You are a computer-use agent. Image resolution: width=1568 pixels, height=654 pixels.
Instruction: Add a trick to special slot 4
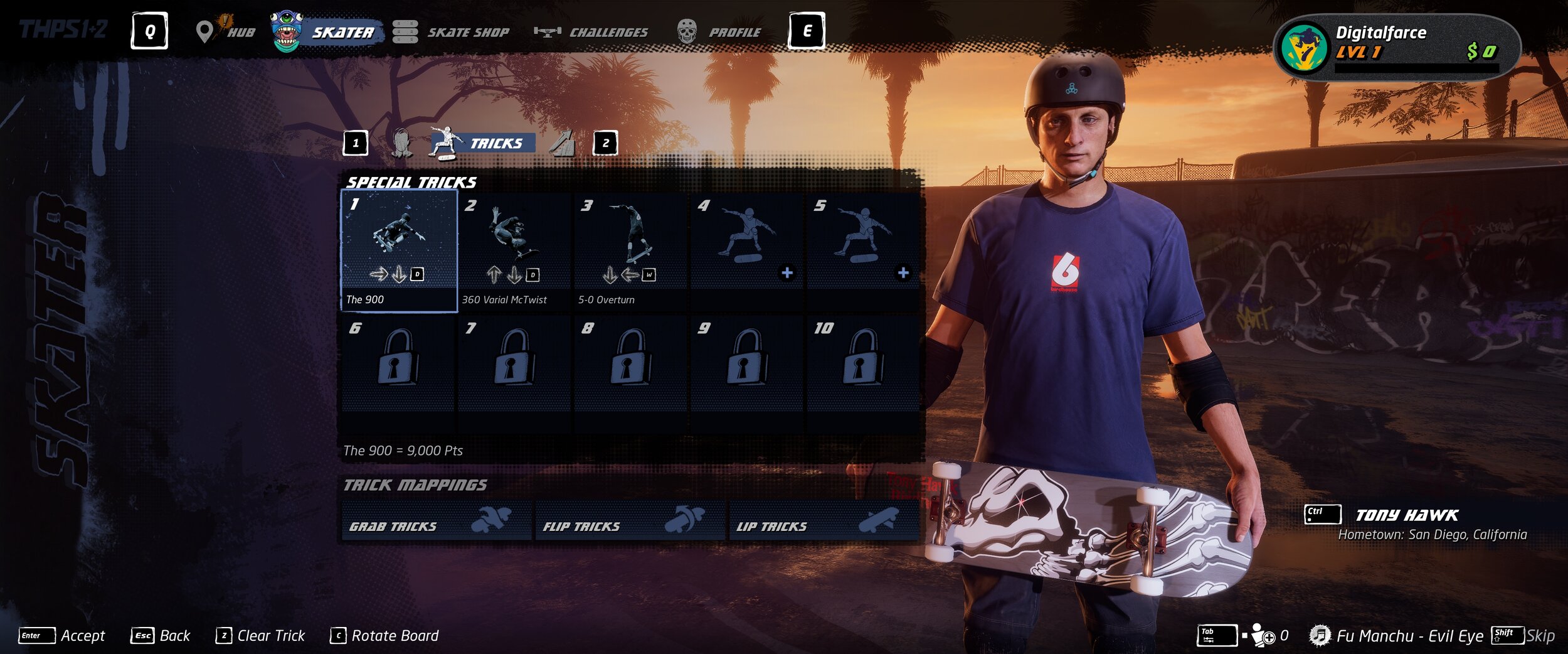(746, 250)
